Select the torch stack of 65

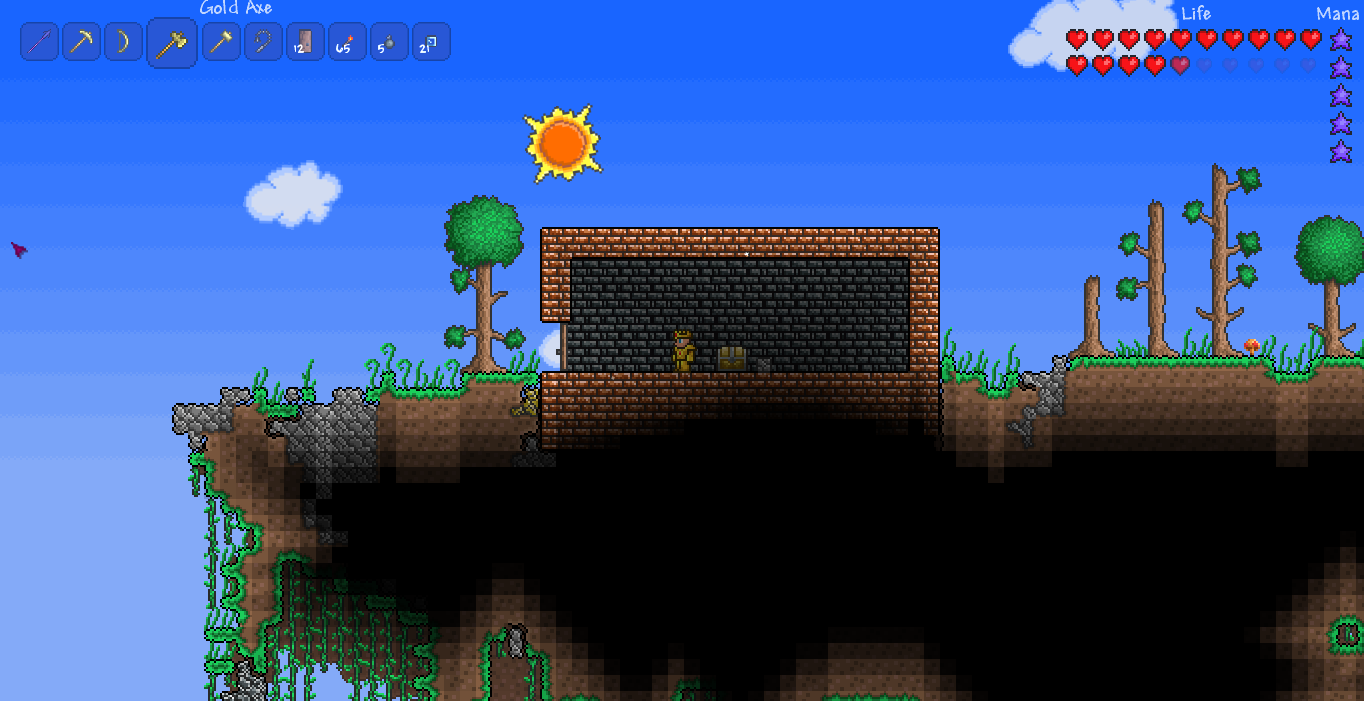point(347,42)
